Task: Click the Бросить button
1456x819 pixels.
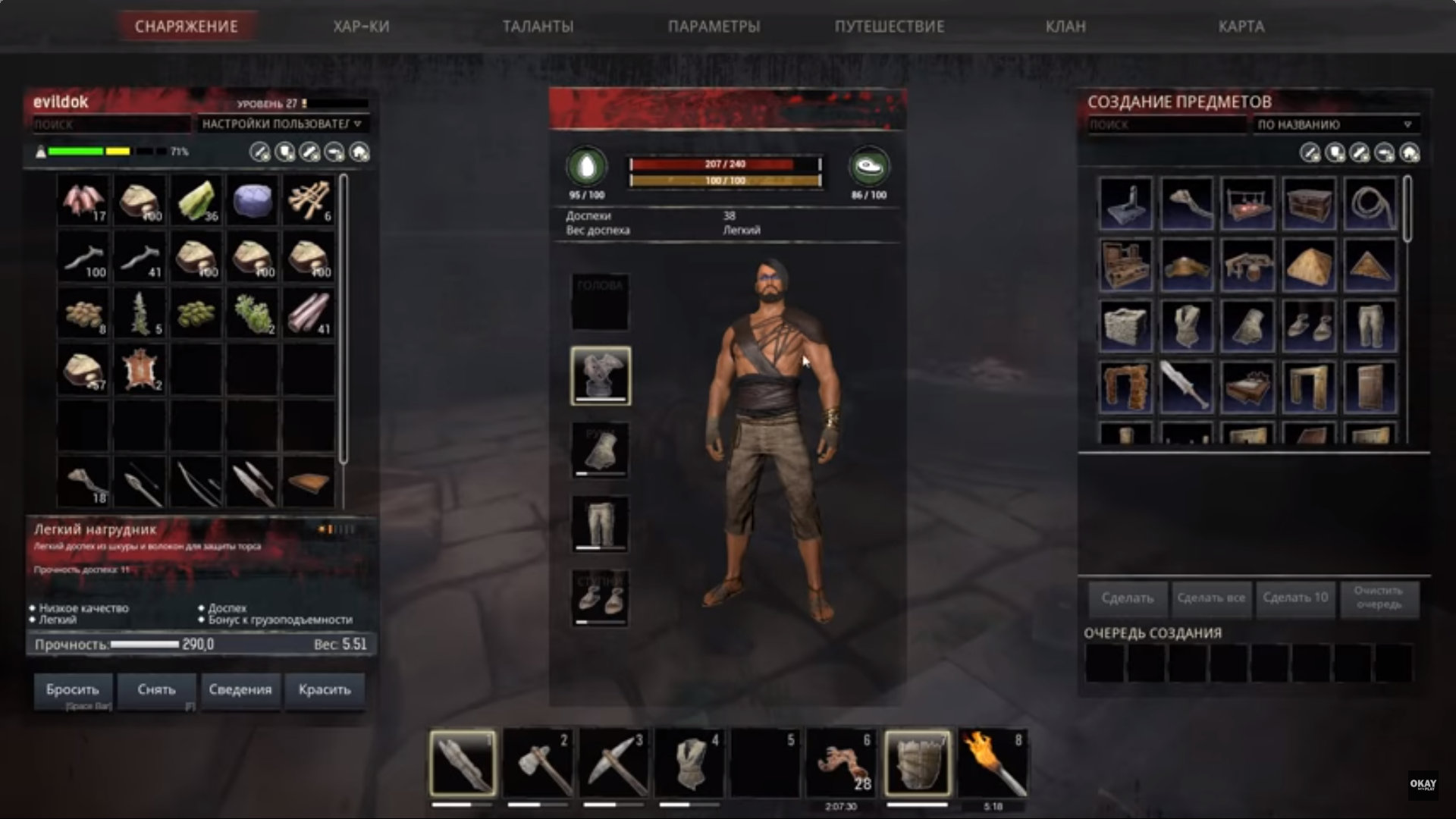Action: tap(73, 689)
